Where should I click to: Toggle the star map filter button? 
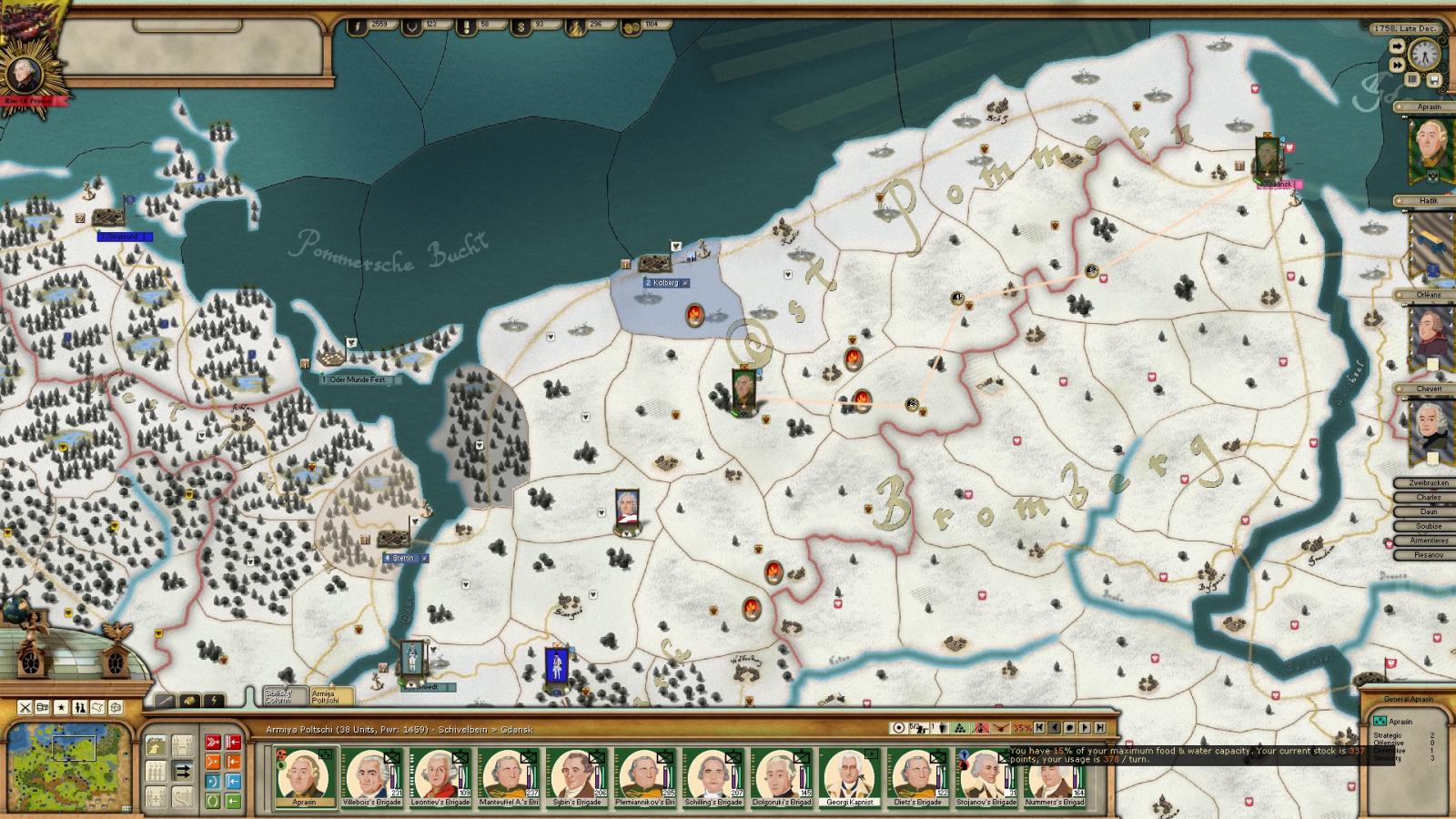(x=62, y=707)
